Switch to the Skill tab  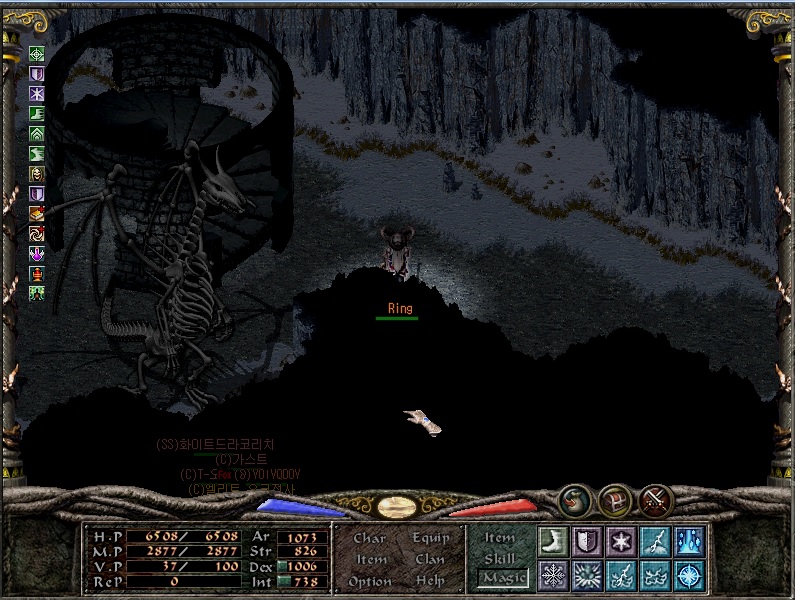click(x=500, y=558)
